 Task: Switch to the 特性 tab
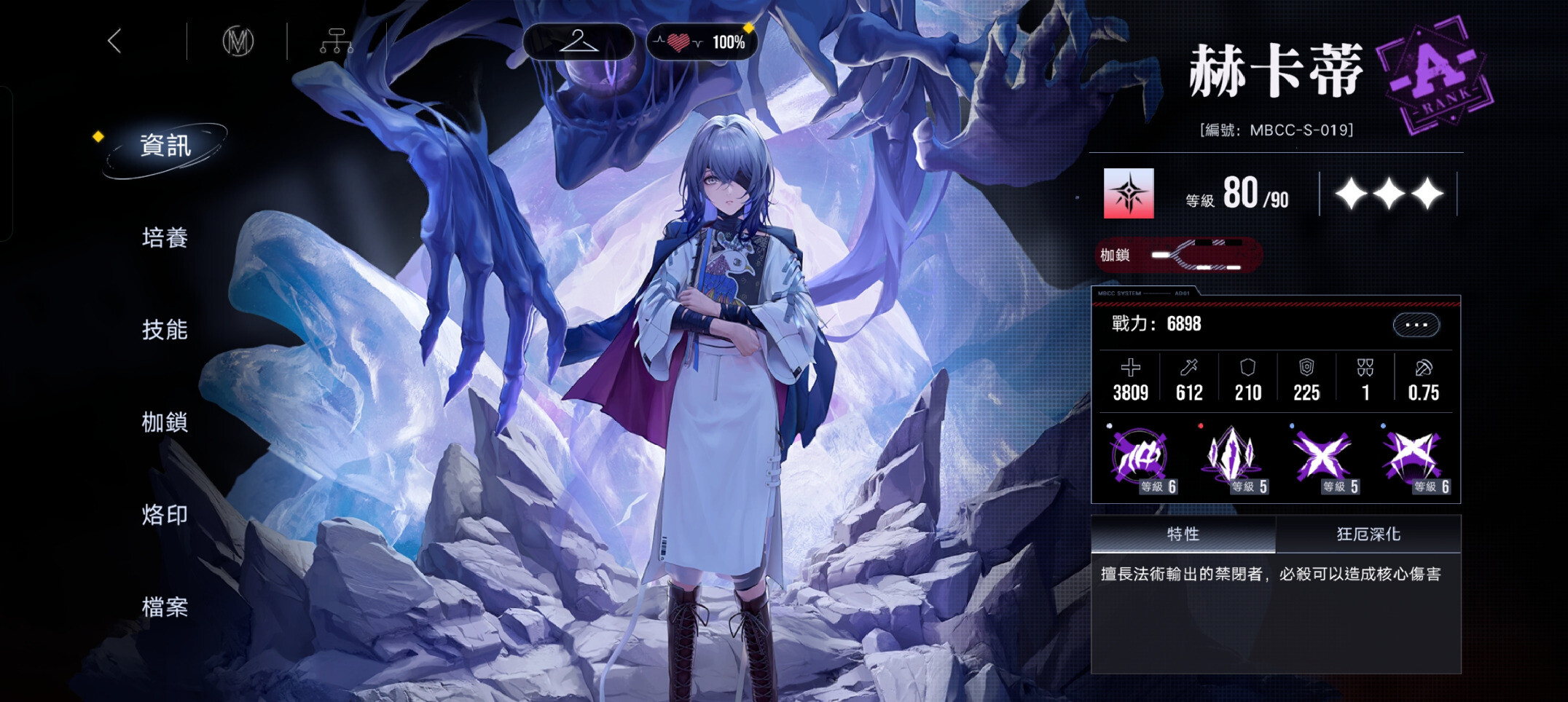pos(1183,534)
